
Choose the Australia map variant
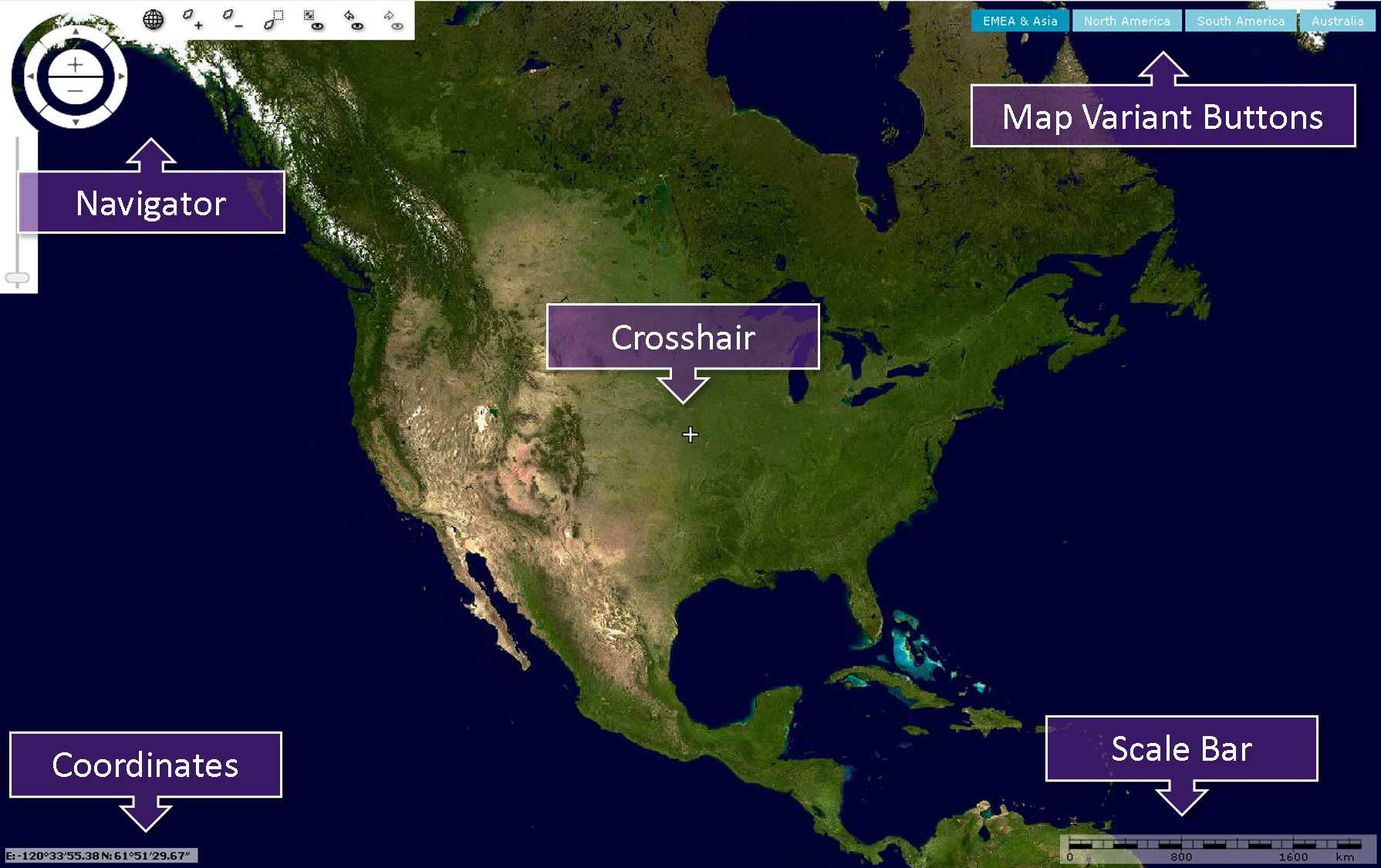pyautogui.click(x=1337, y=21)
